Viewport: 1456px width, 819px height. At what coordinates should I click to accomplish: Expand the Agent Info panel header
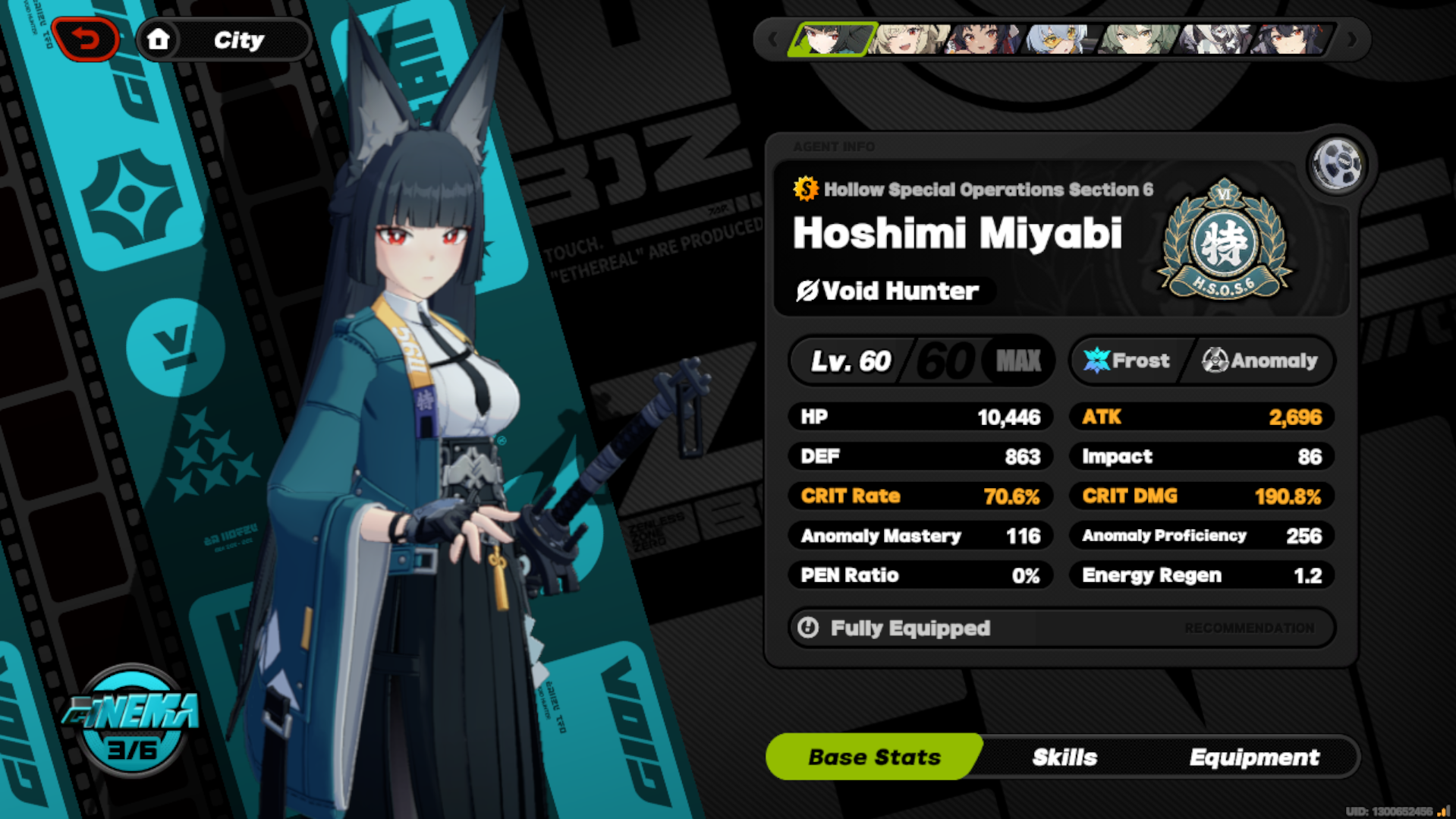pyautogui.click(x=835, y=146)
